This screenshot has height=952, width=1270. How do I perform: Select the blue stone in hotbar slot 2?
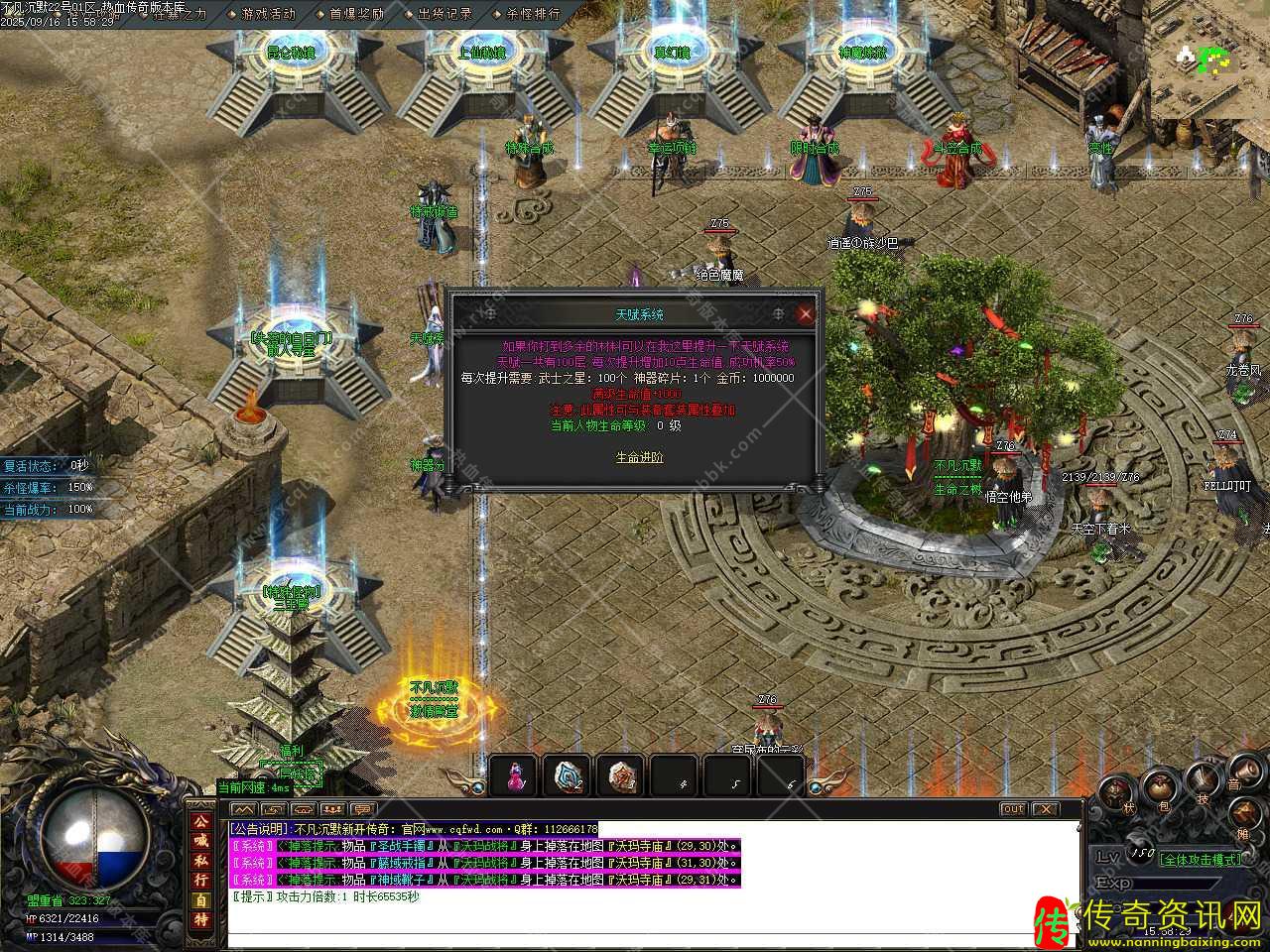point(569,776)
